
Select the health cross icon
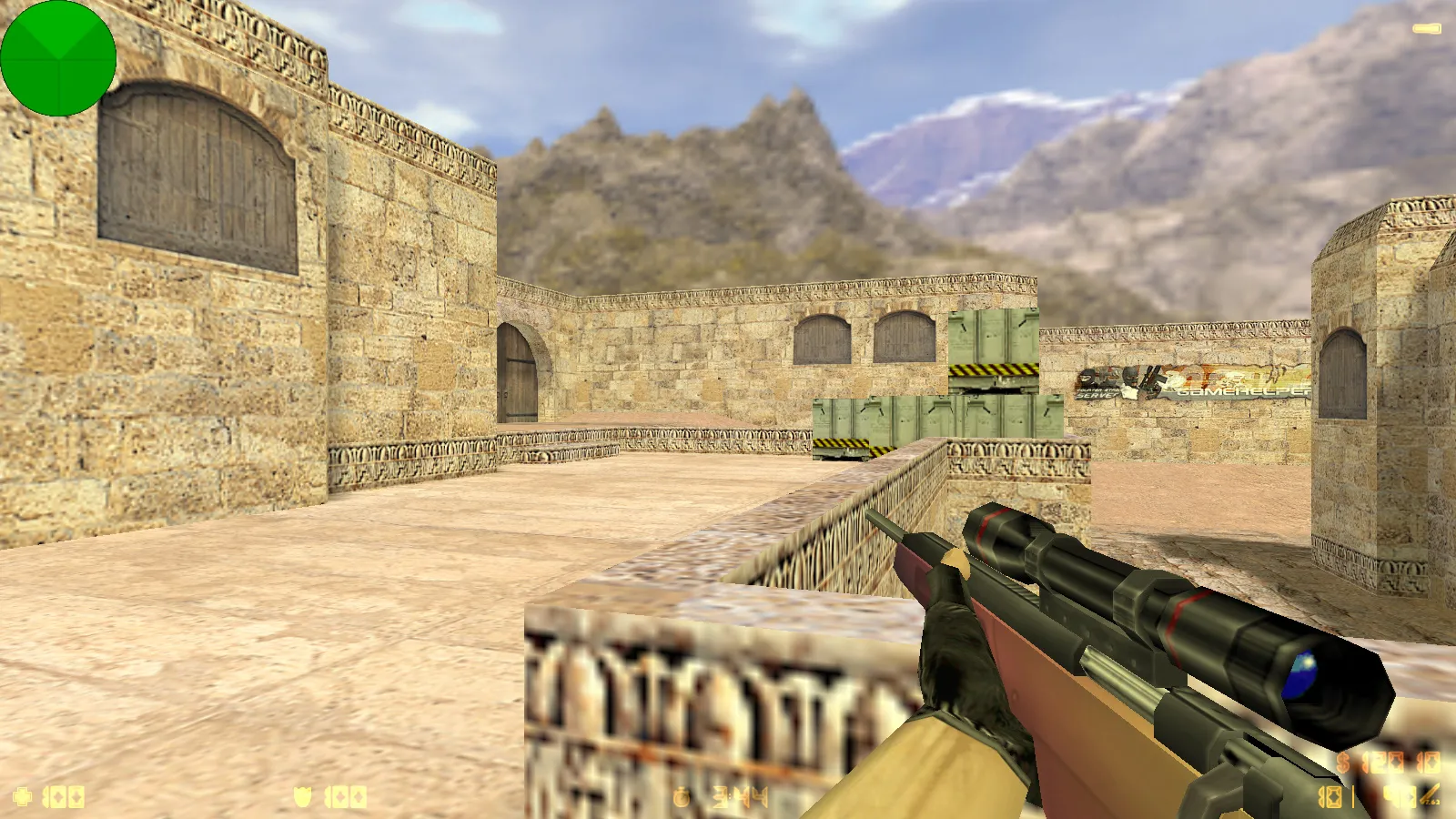click(23, 797)
